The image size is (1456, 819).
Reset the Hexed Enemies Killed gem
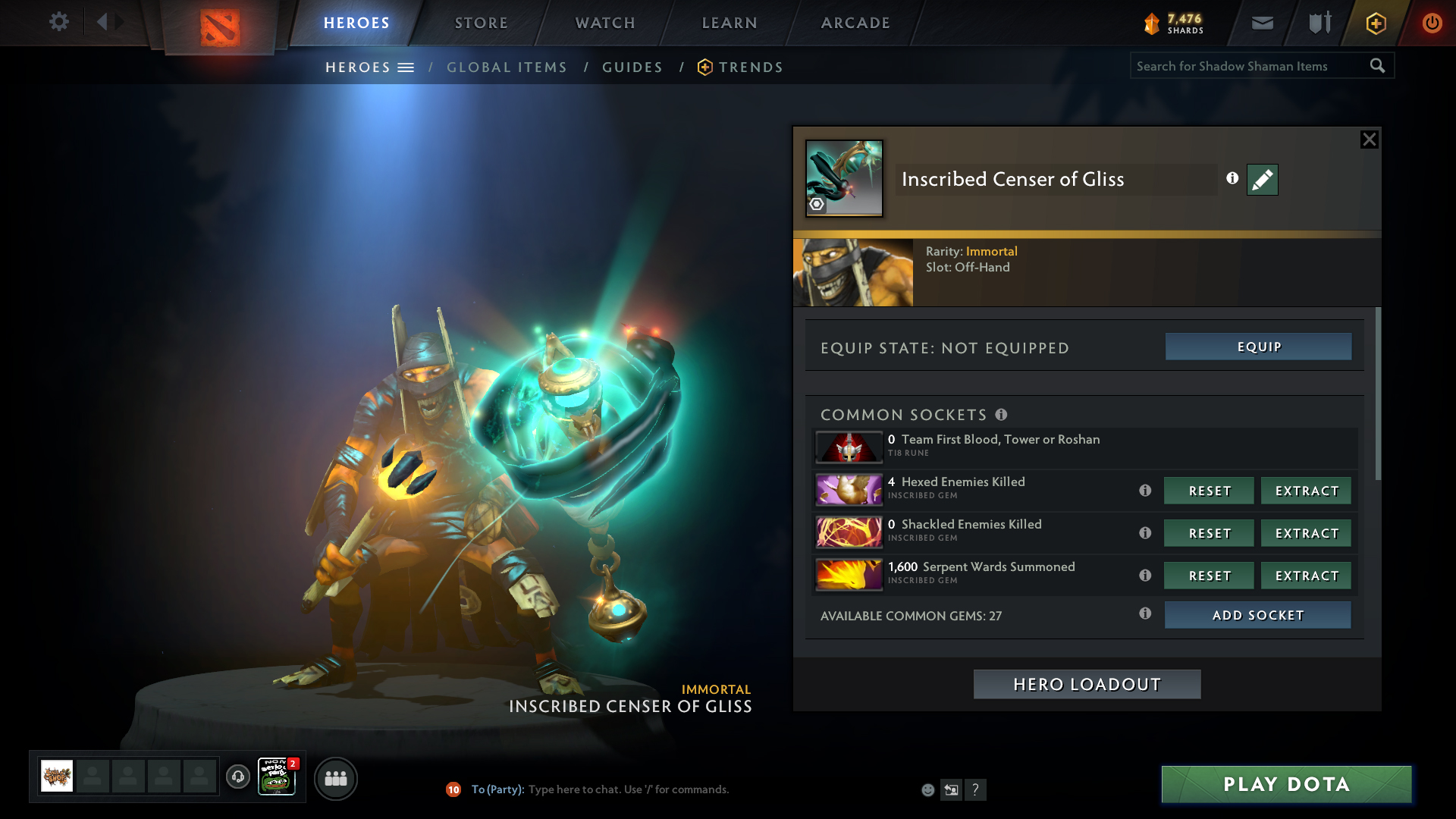point(1209,491)
